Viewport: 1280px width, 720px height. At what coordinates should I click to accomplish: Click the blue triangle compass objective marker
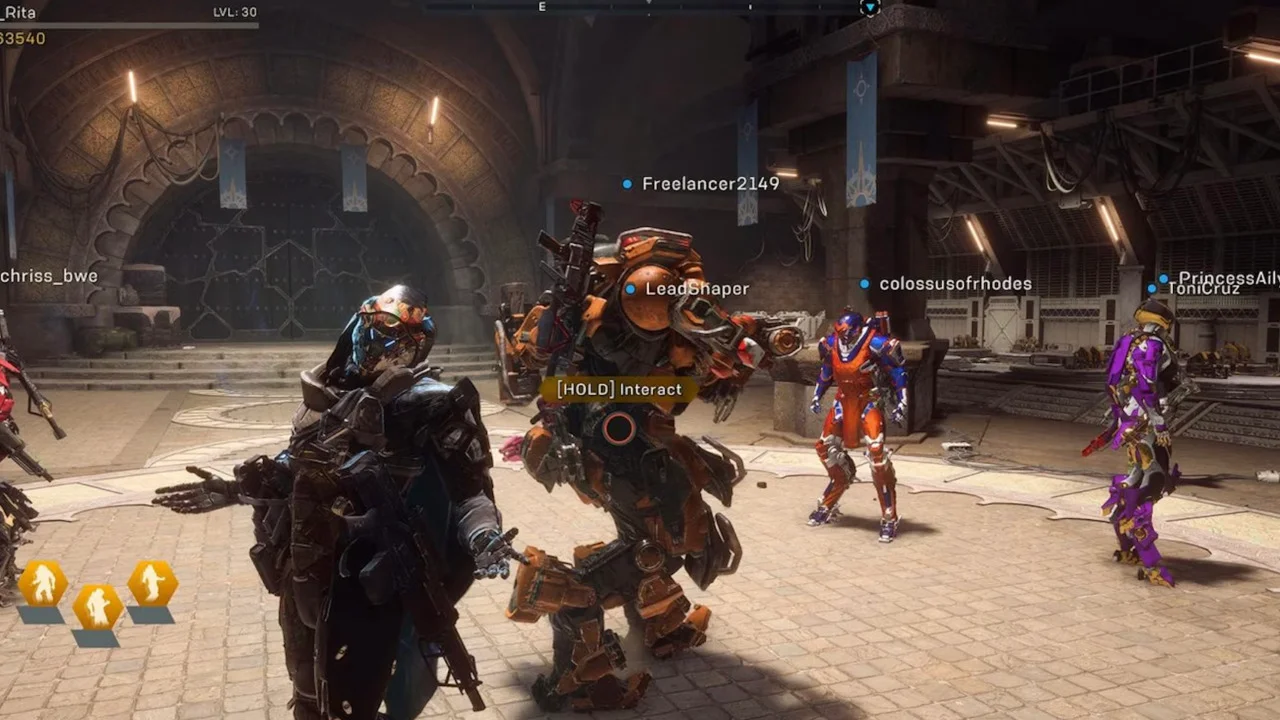coord(869,8)
